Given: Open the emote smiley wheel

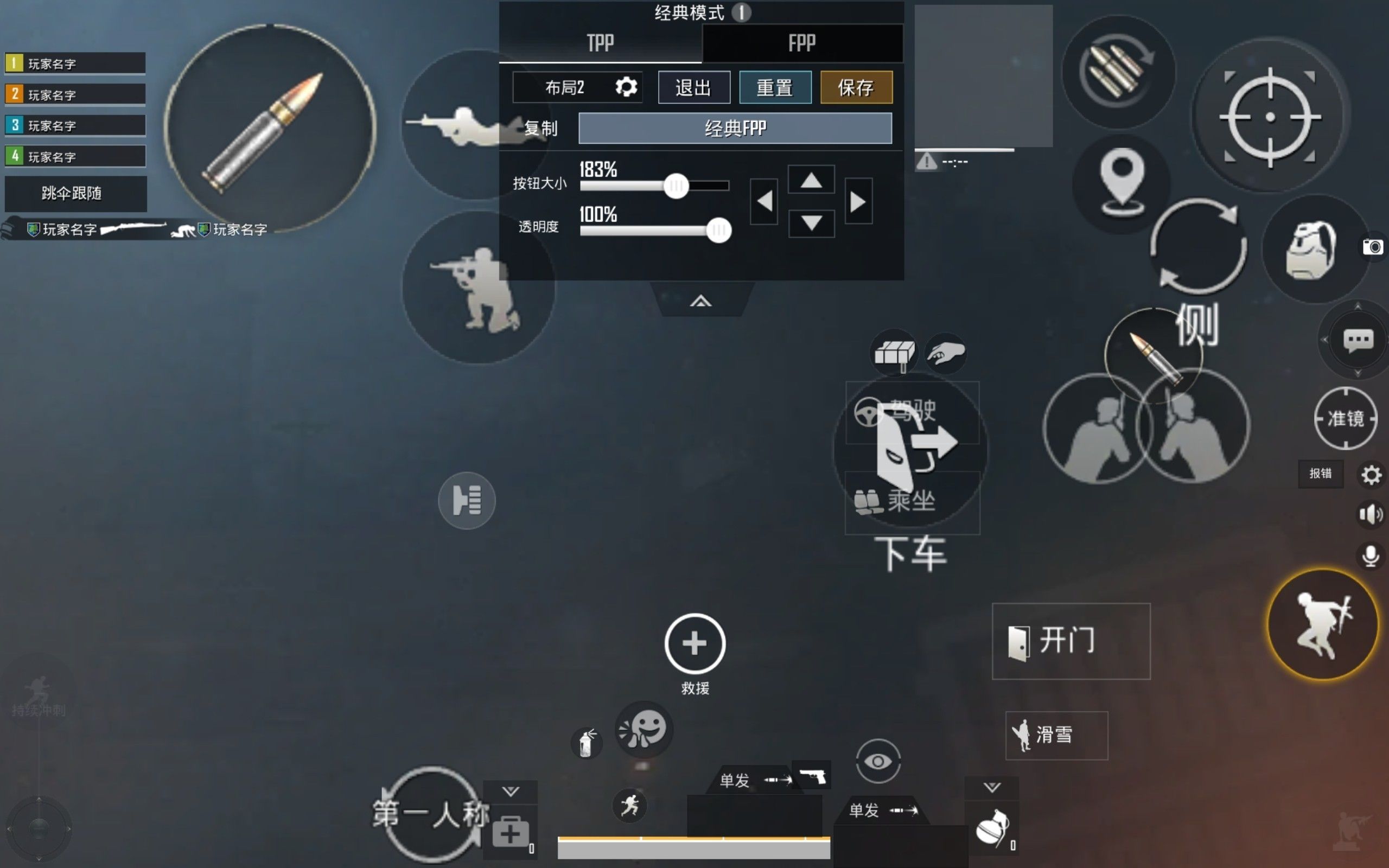Looking at the screenshot, I should (644, 728).
